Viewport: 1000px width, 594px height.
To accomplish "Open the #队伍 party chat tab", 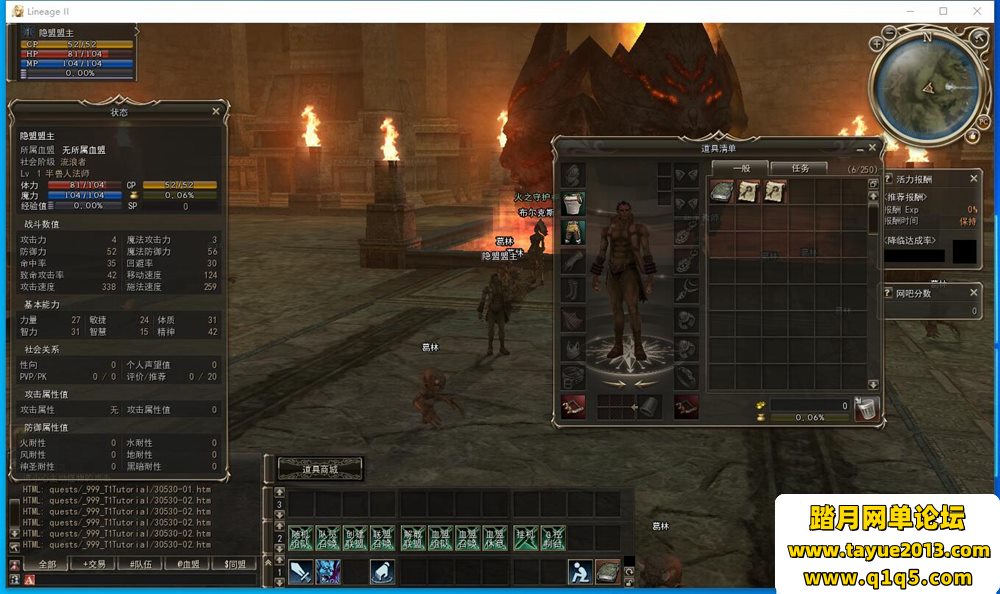I will [x=141, y=564].
